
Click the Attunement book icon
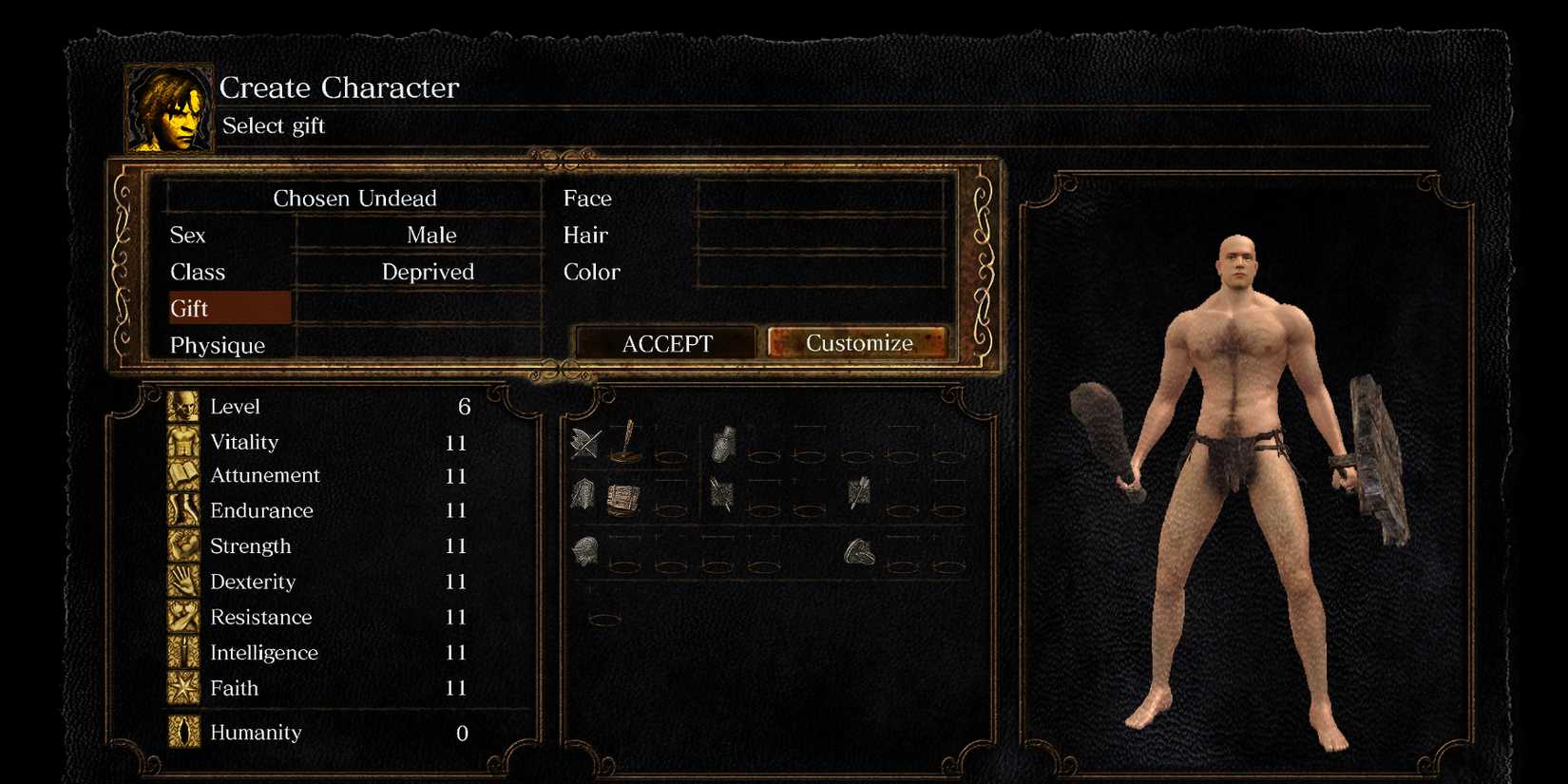click(182, 476)
